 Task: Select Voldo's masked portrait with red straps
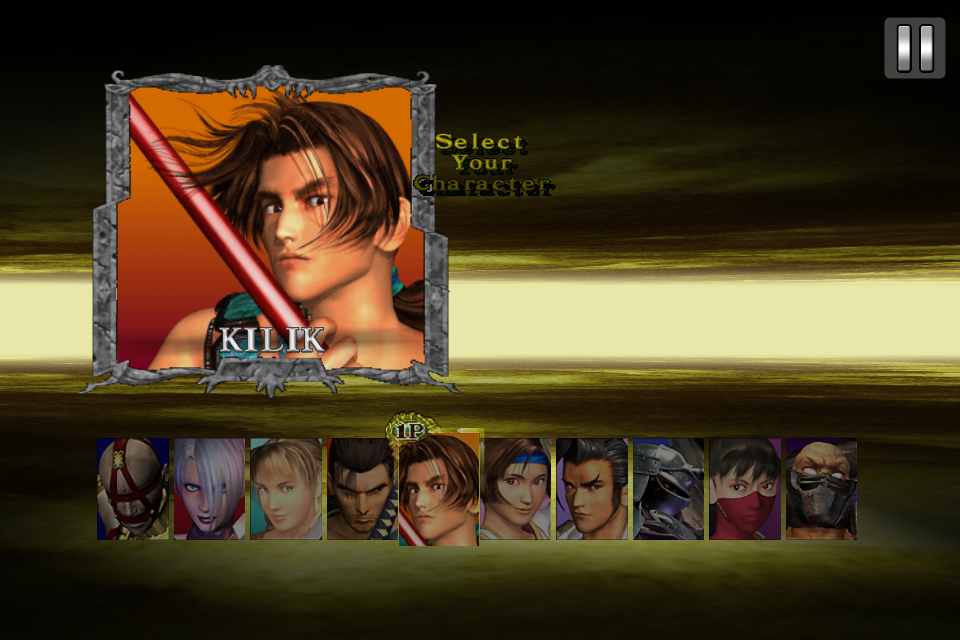pyautogui.click(x=132, y=489)
